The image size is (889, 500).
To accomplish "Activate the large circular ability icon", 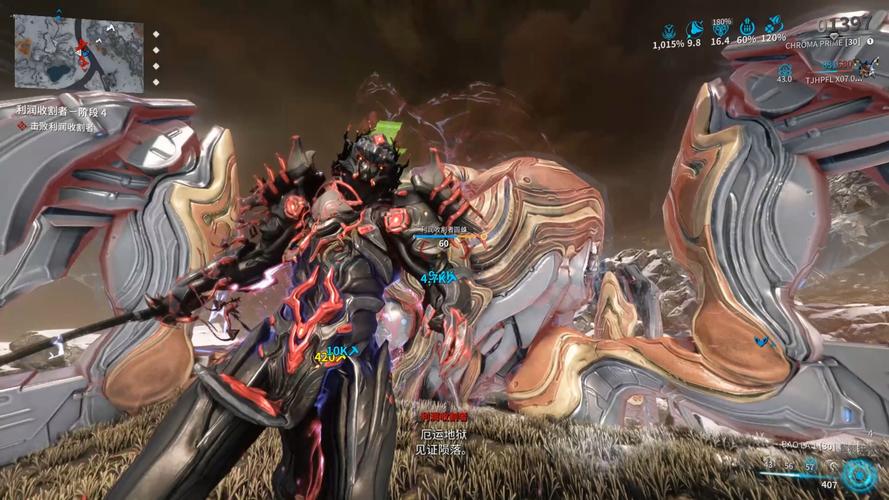I will 858,474.
